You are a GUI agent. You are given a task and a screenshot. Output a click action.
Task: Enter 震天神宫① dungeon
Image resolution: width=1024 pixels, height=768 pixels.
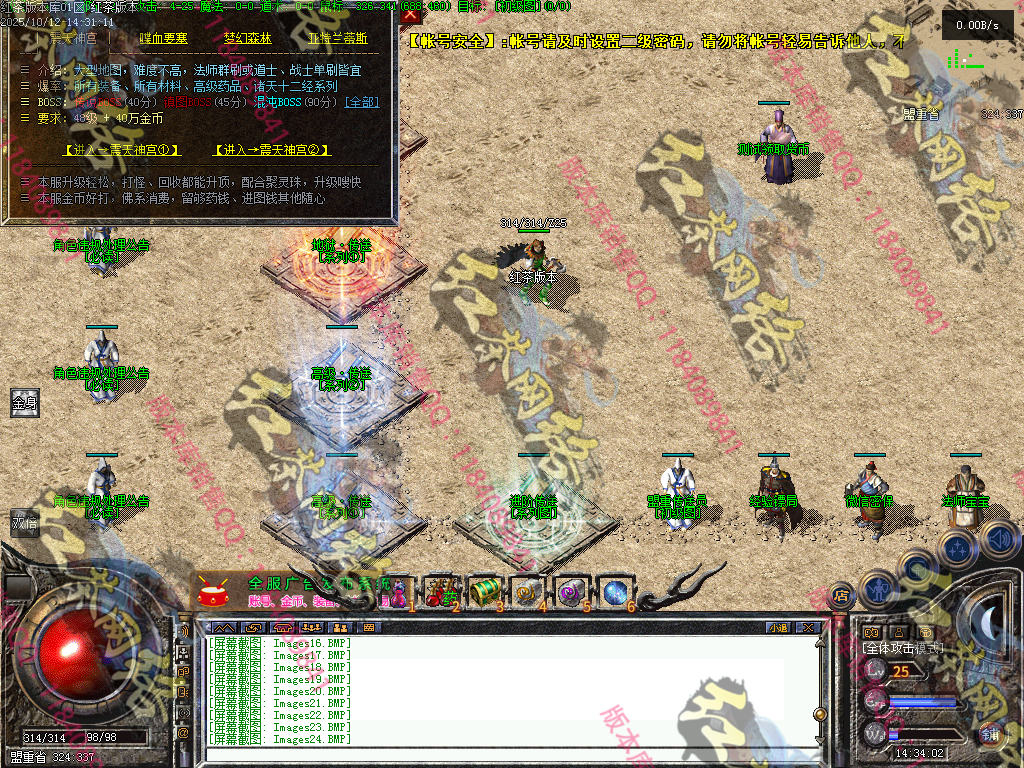pyautogui.click(x=122, y=150)
